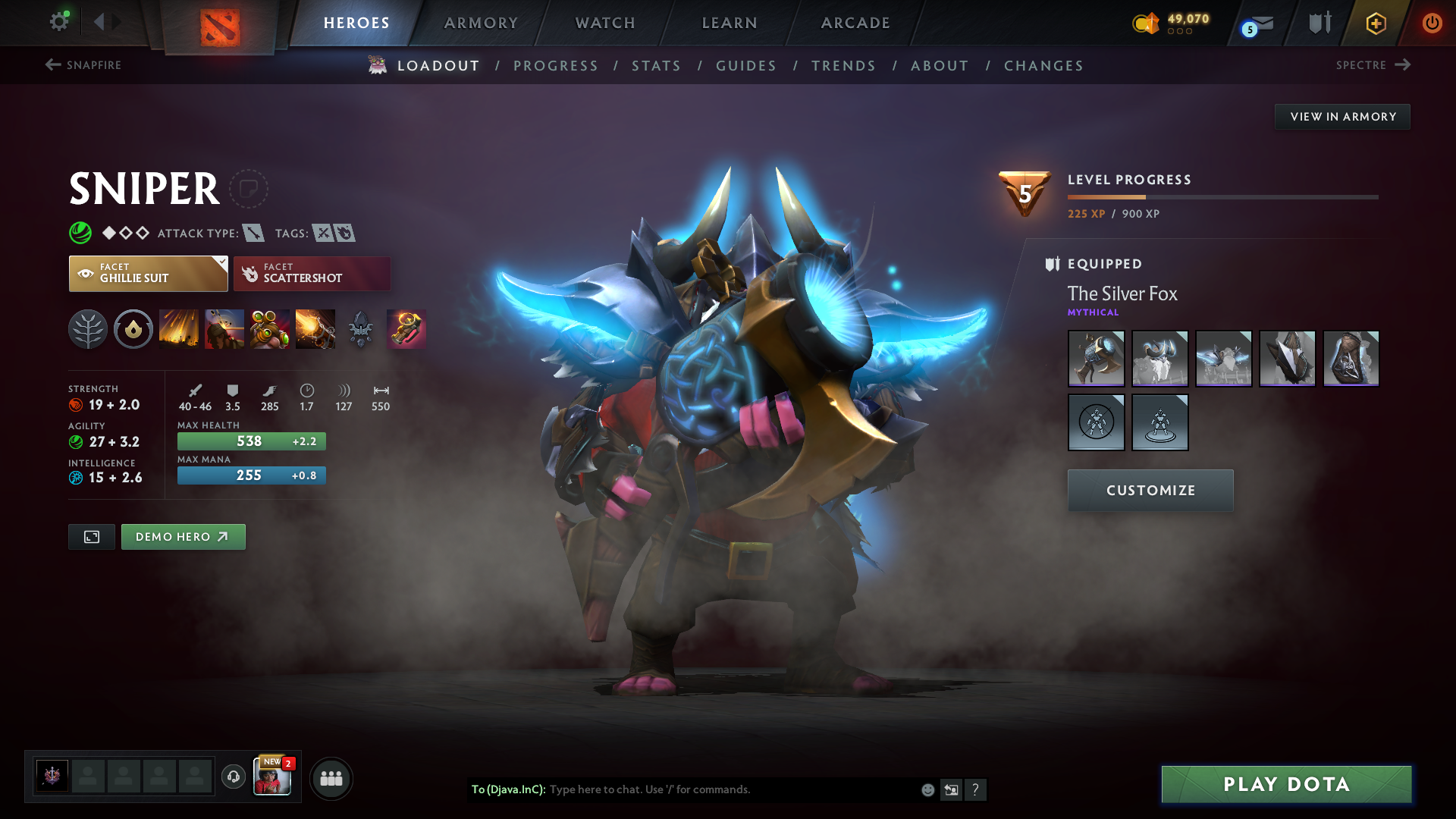Screen dimensions: 1456x819
Task: Choose the Scattershot facet
Action: (312, 274)
